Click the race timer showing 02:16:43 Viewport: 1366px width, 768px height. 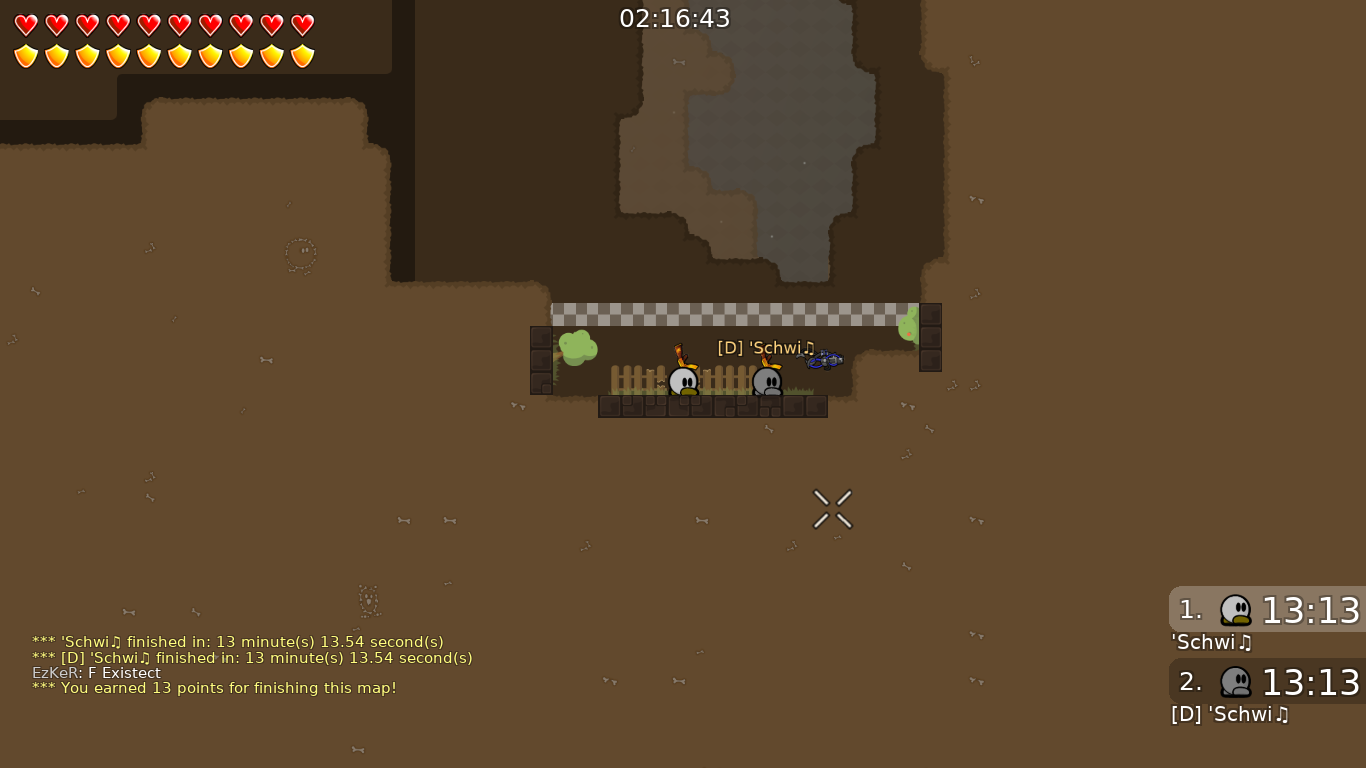(675, 17)
